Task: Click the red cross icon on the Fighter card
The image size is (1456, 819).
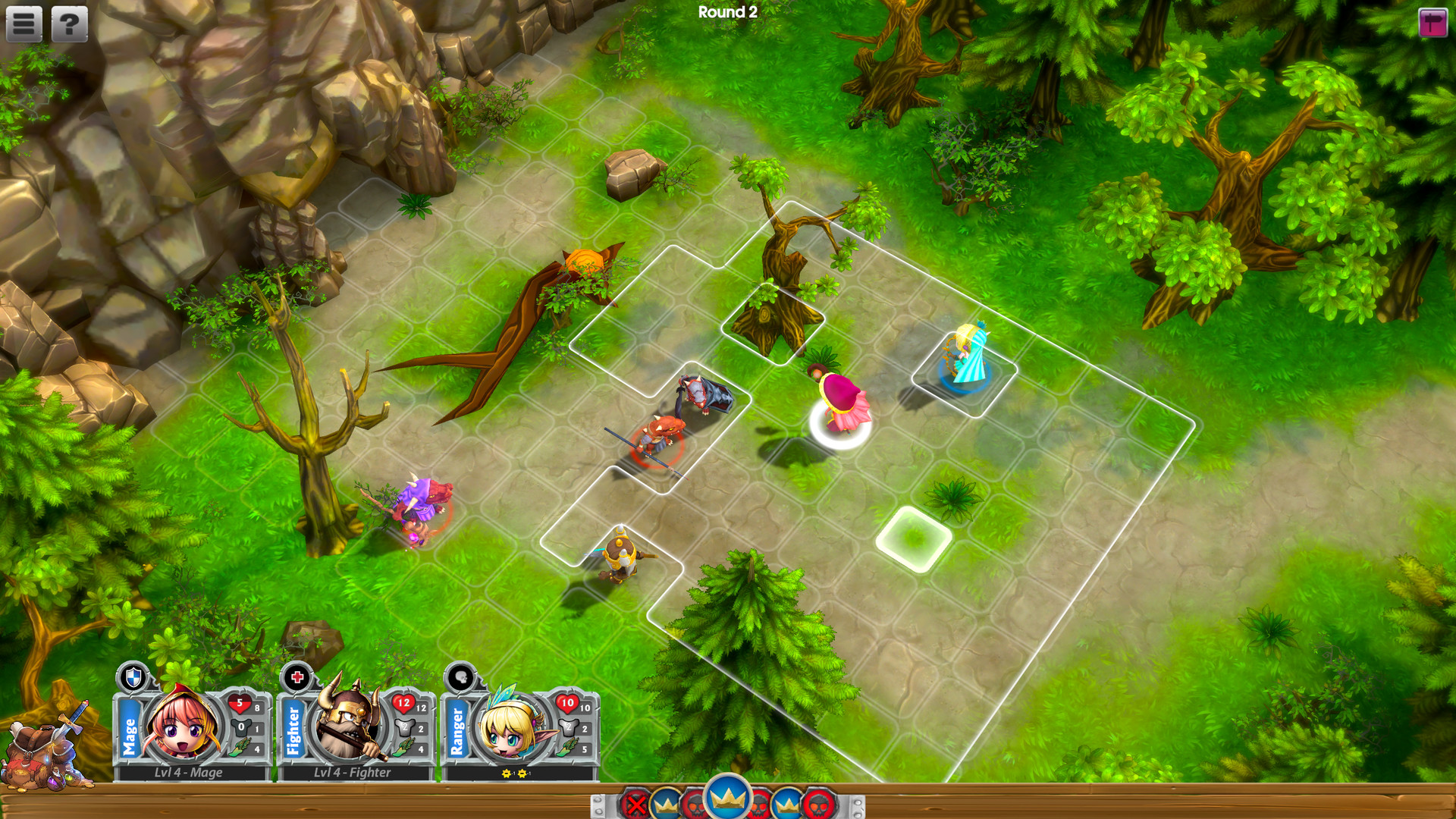Action: (x=297, y=676)
